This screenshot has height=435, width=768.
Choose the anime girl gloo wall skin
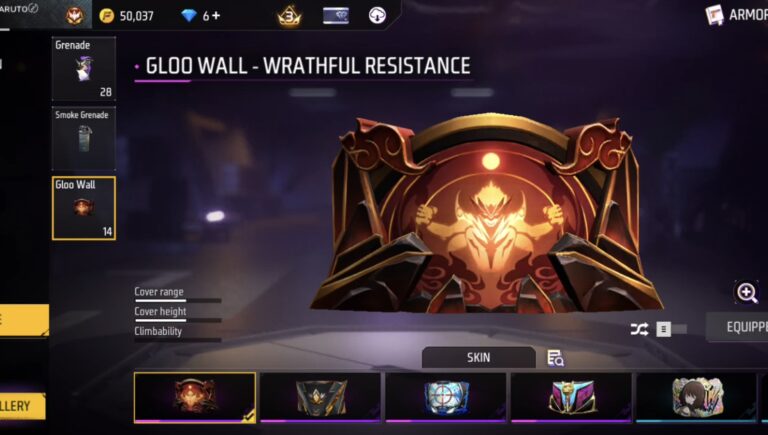point(696,397)
